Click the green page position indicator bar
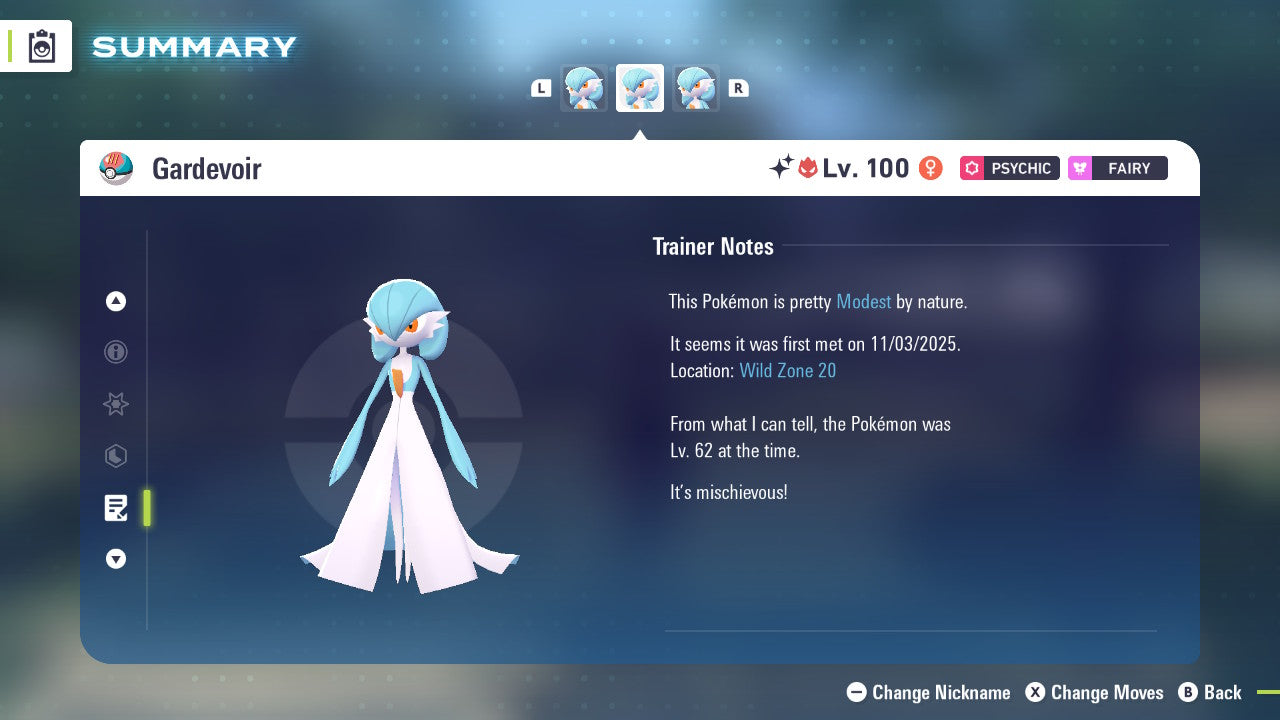This screenshot has height=720, width=1280. coord(146,508)
